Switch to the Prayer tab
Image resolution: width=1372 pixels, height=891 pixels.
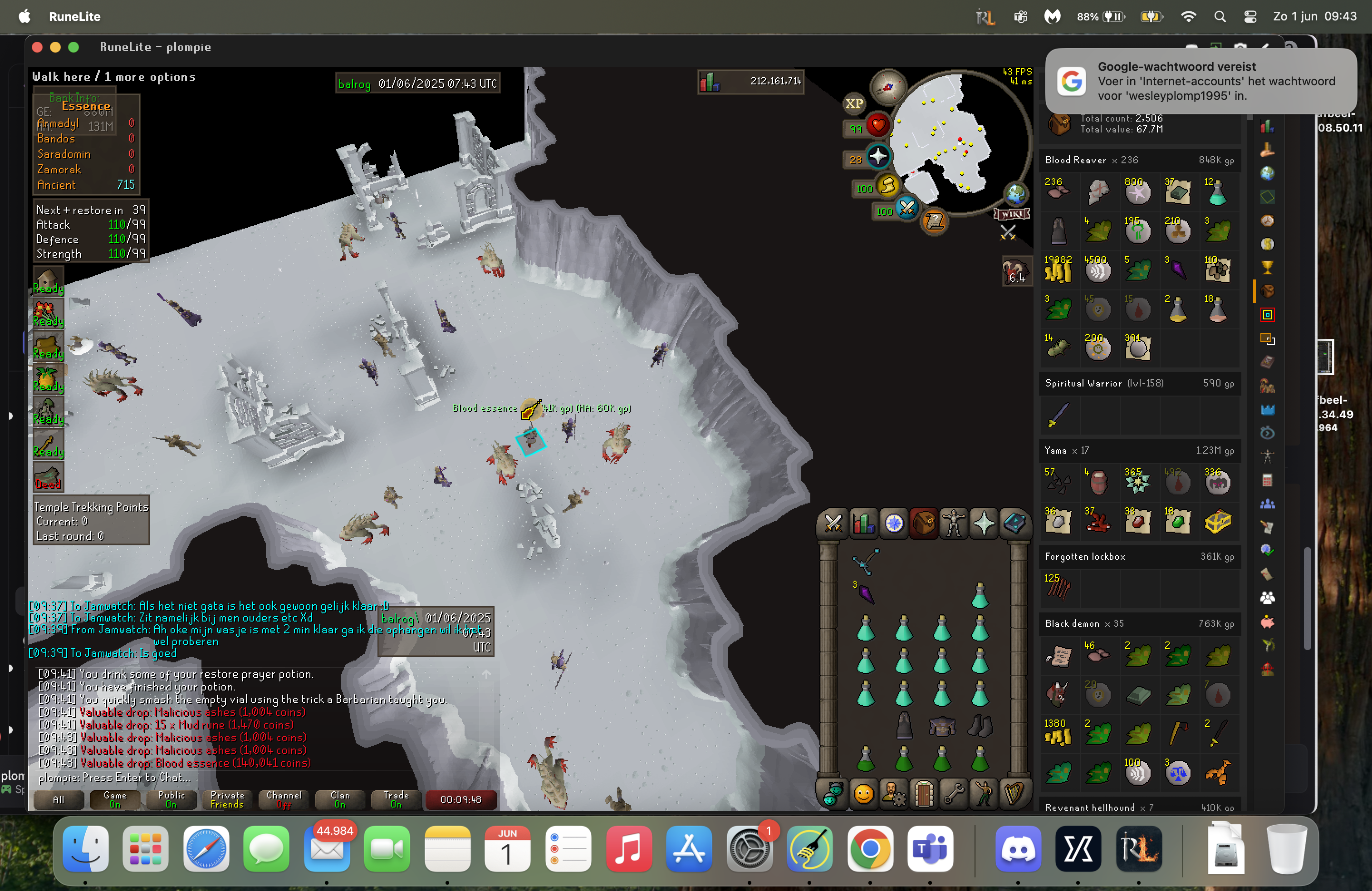pos(984,524)
